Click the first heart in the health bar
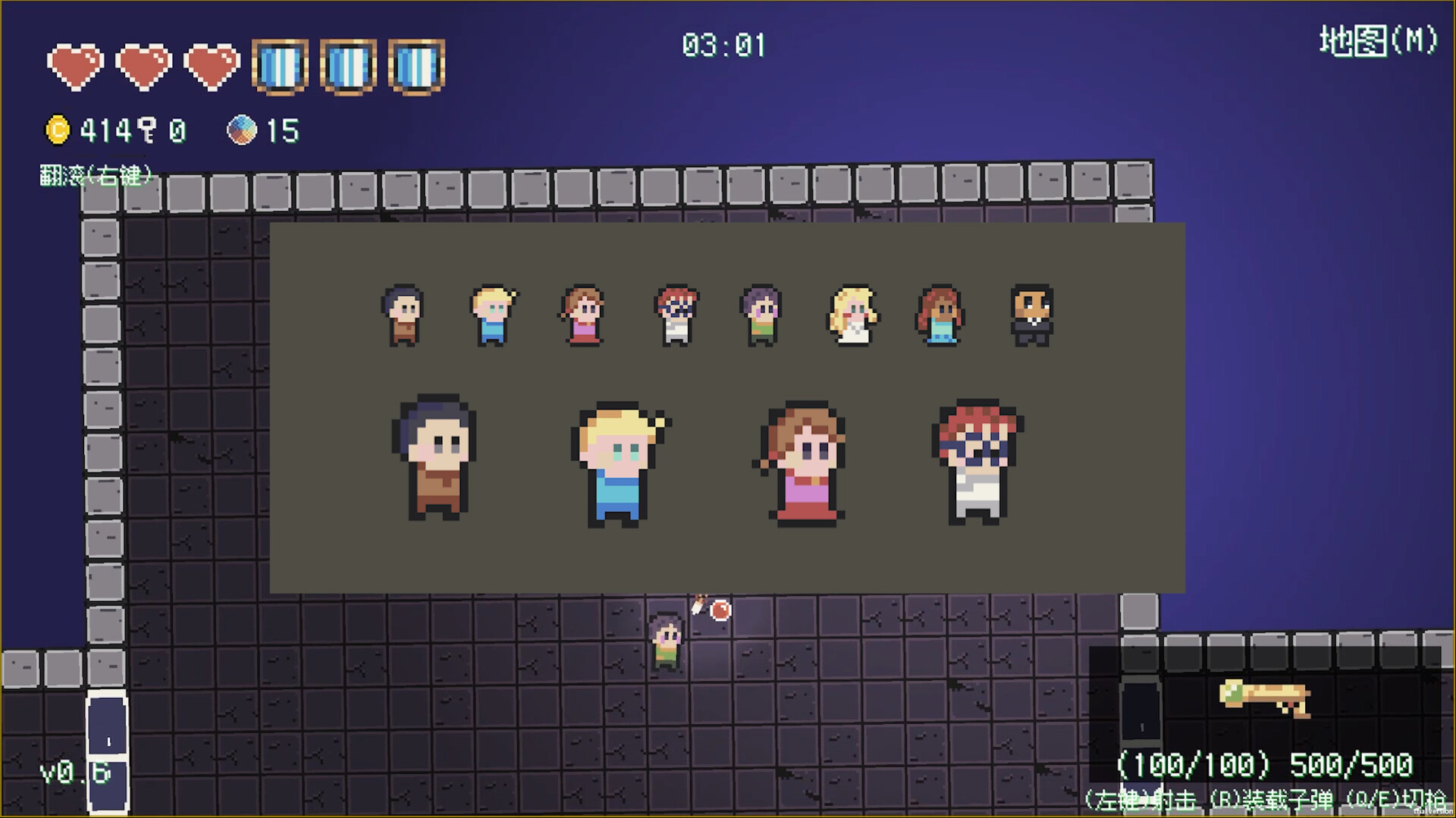 pos(76,64)
